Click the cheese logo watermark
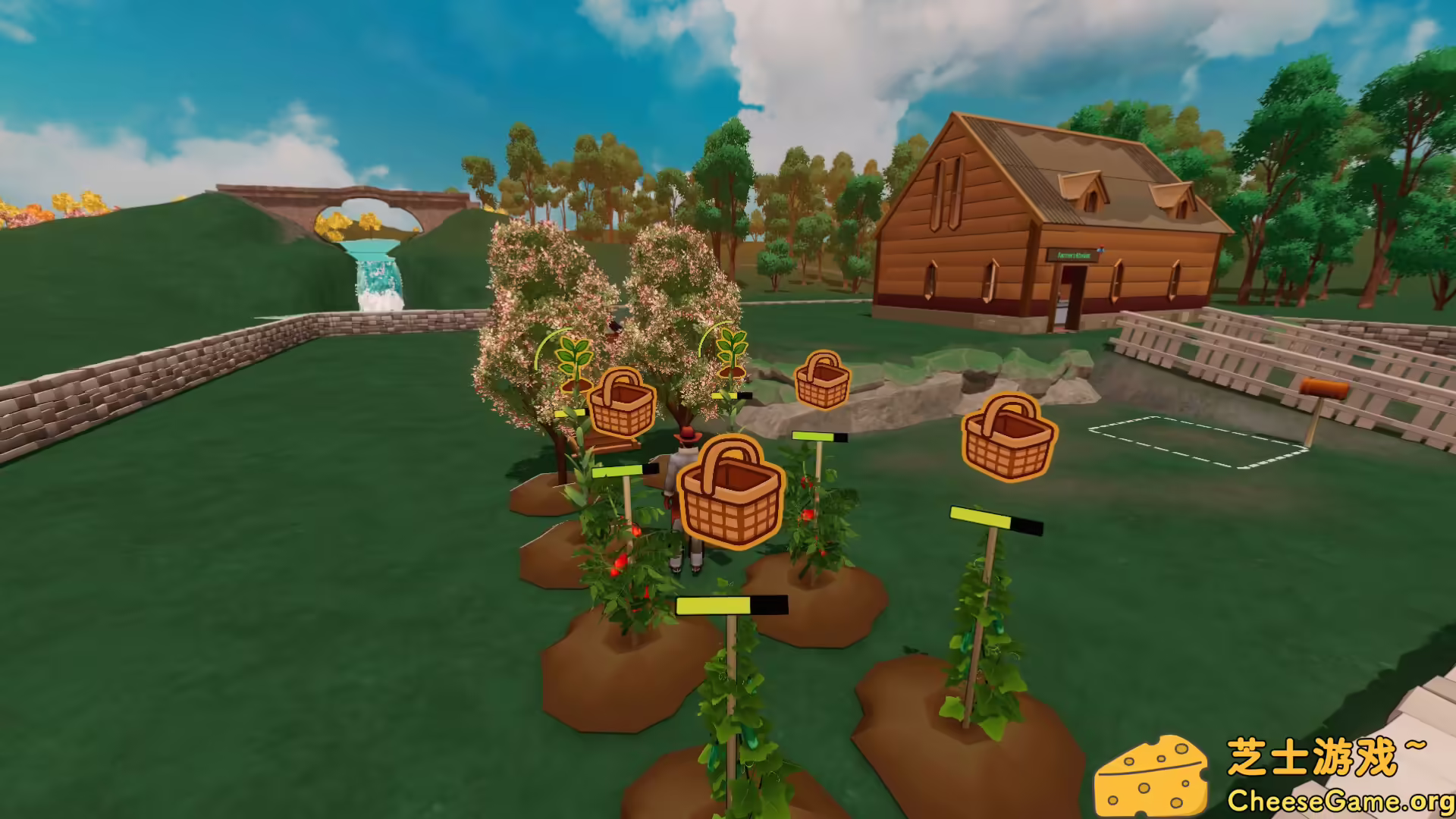This screenshot has width=1456, height=819. pyautogui.click(x=1153, y=773)
